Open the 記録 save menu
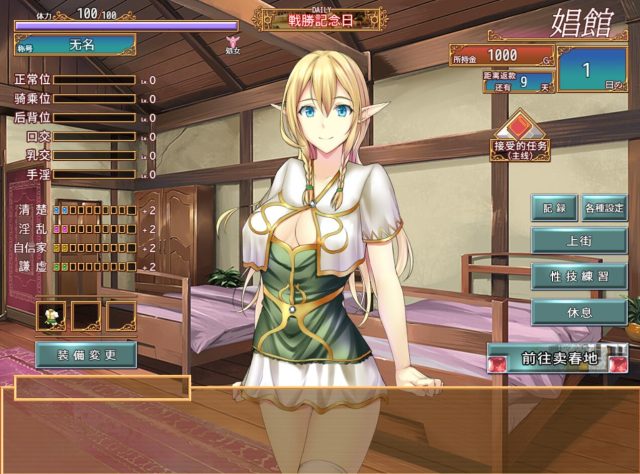640x474 pixels. pyautogui.click(x=554, y=209)
